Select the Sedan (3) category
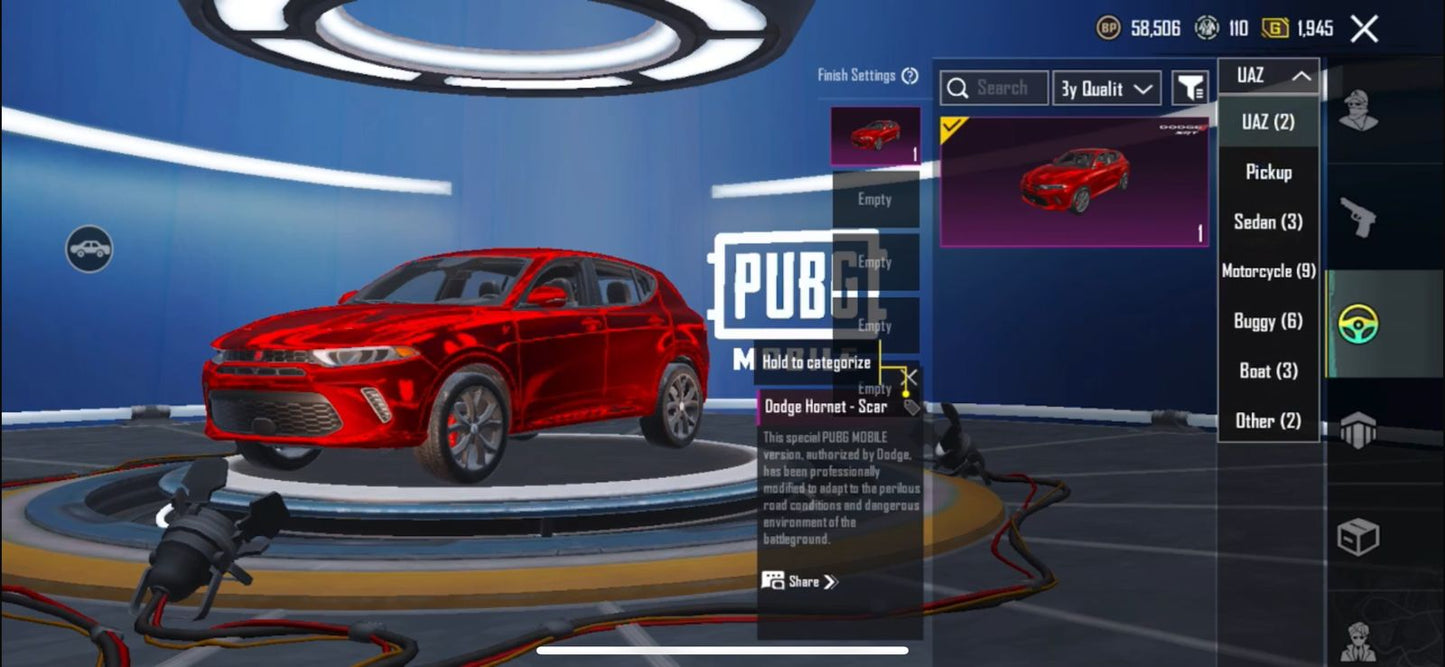The width and height of the screenshot is (1445, 667). click(1268, 222)
